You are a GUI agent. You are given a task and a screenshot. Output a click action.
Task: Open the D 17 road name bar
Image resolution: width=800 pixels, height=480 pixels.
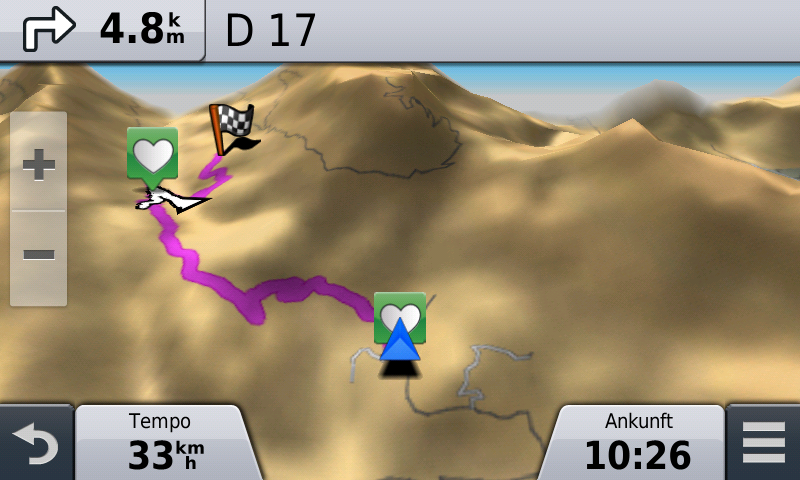click(500, 30)
